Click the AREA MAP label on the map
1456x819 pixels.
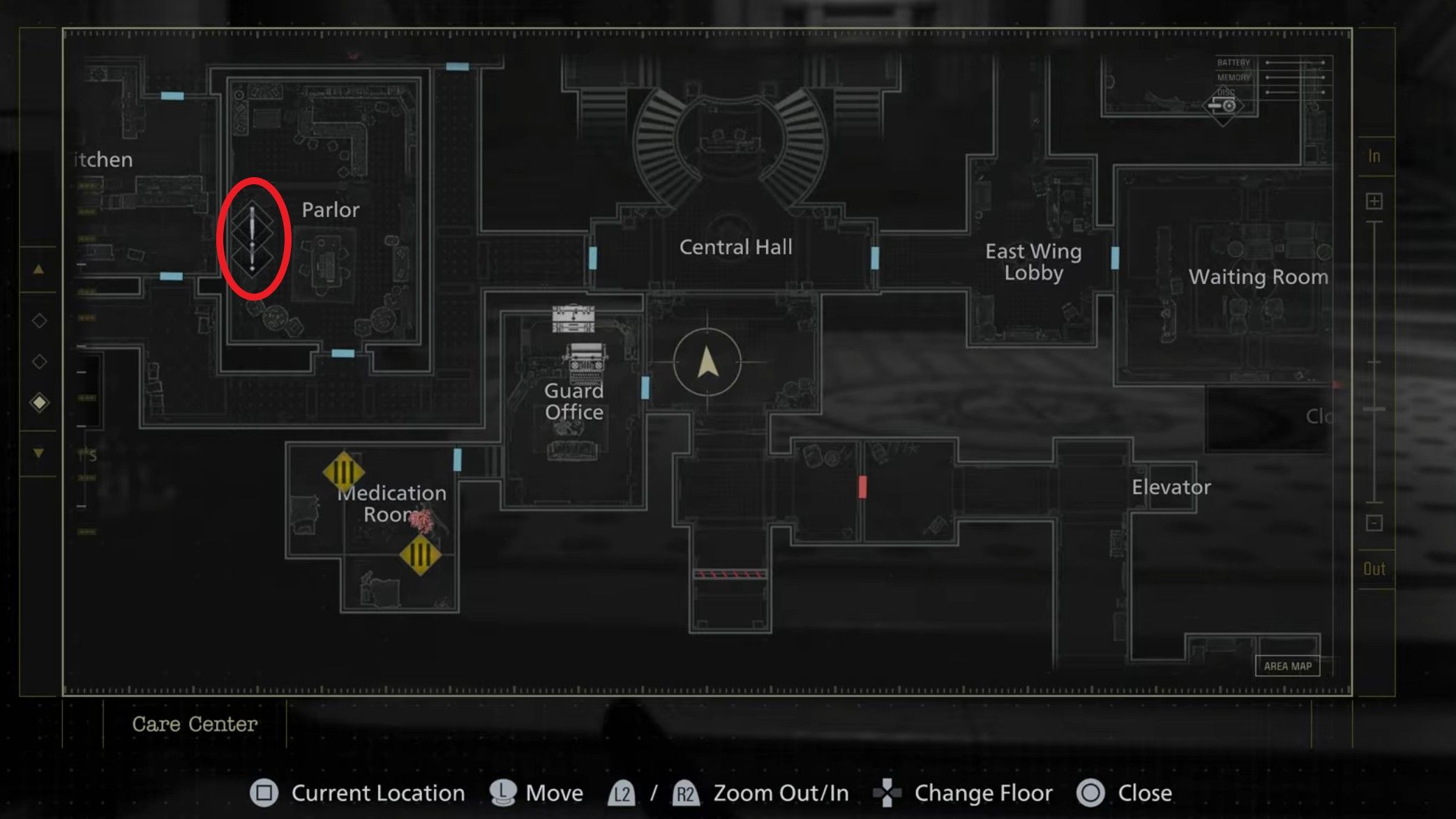click(x=1288, y=666)
